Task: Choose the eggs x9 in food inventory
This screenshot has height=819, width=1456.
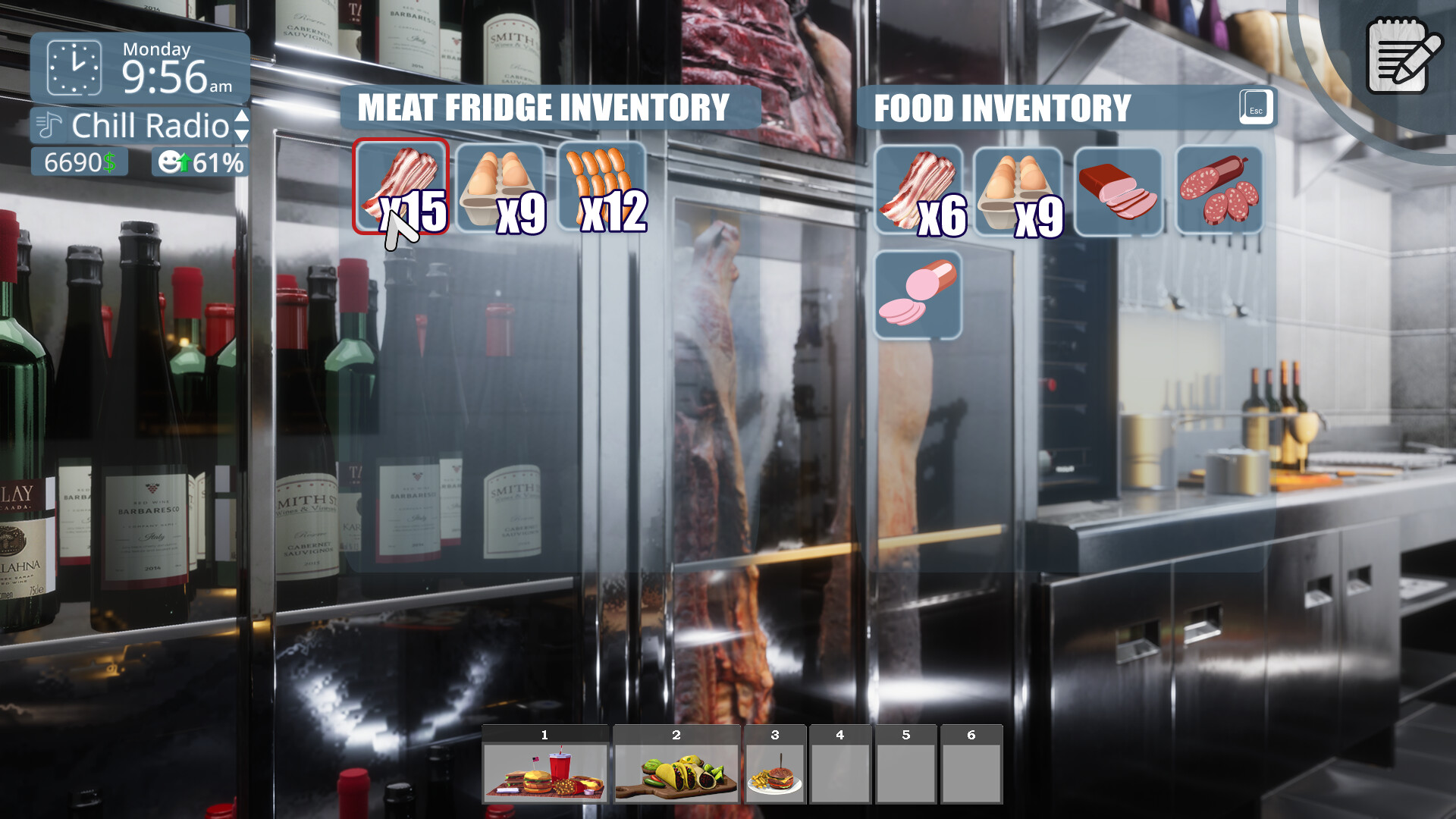Action: (1020, 190)
